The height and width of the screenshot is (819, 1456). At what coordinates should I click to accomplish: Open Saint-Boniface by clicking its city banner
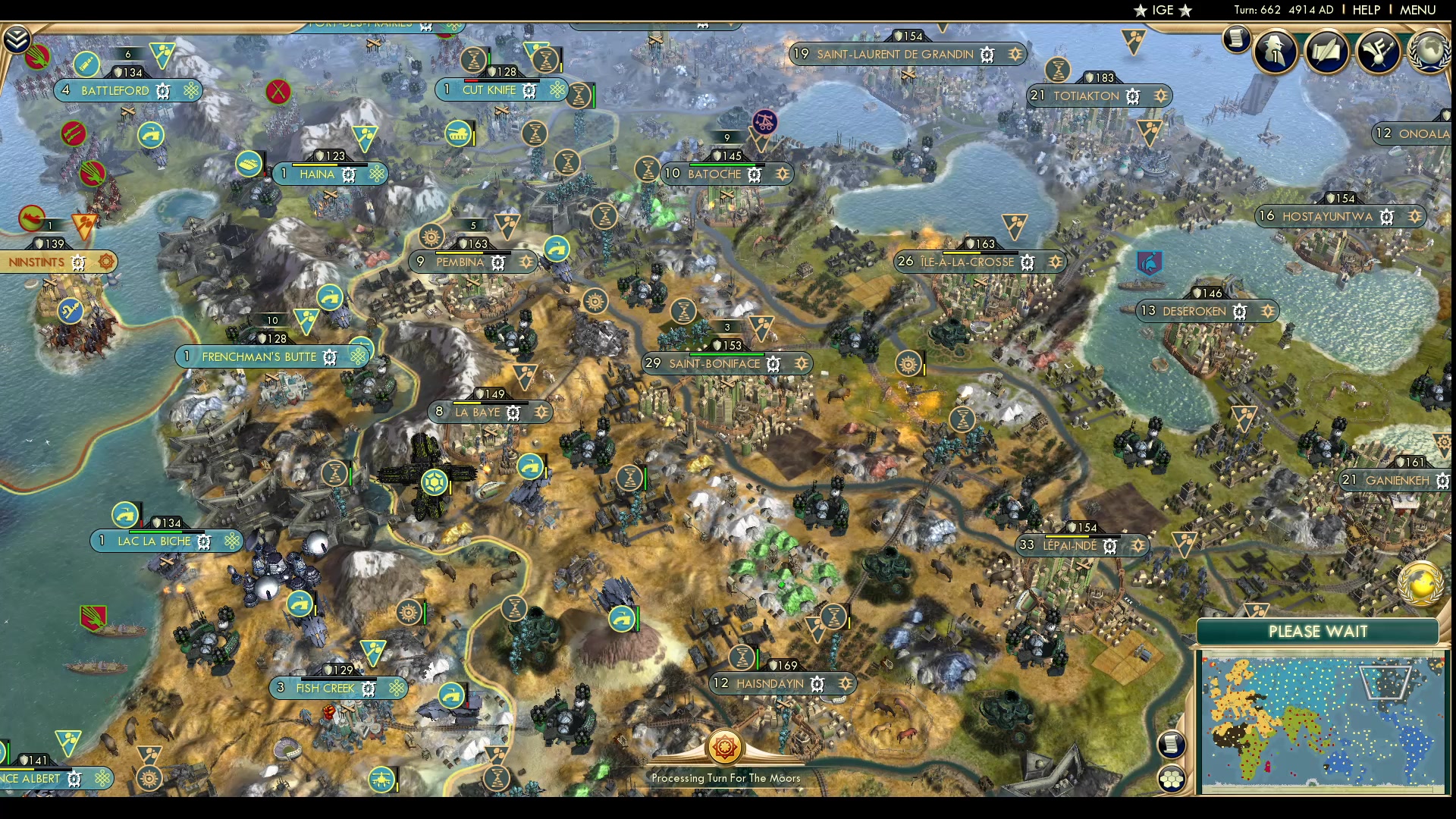(713, 363)
